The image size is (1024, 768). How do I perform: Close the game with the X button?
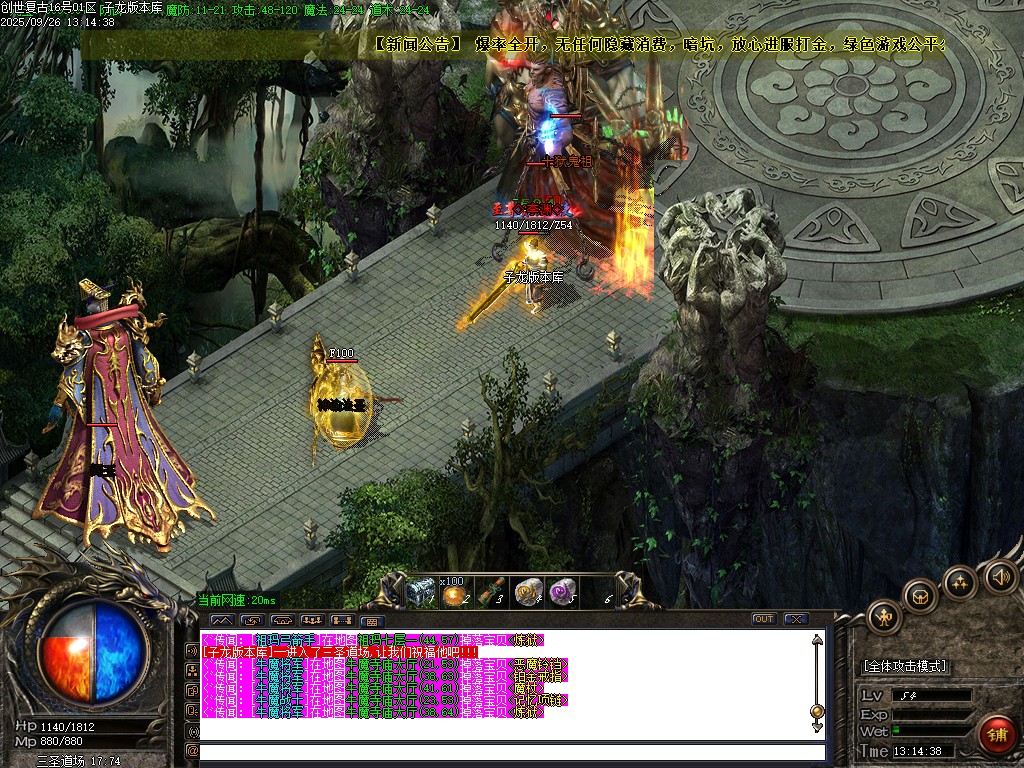pos(796,619)
